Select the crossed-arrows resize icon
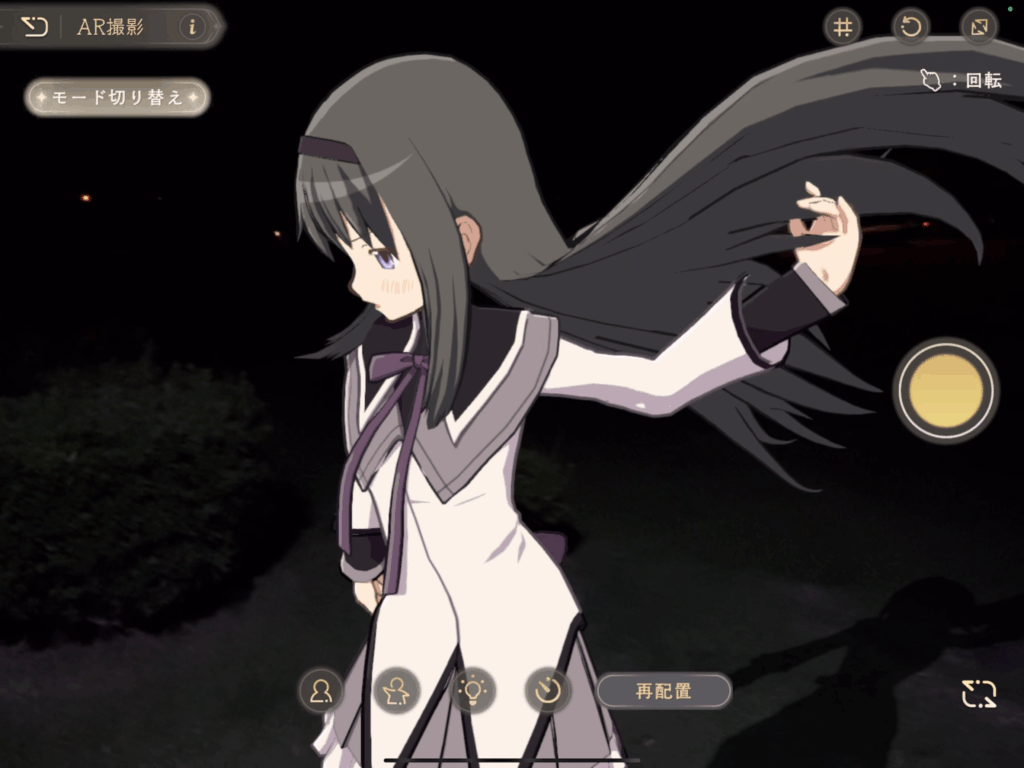 pyautogui.click(x=979, y=27)
